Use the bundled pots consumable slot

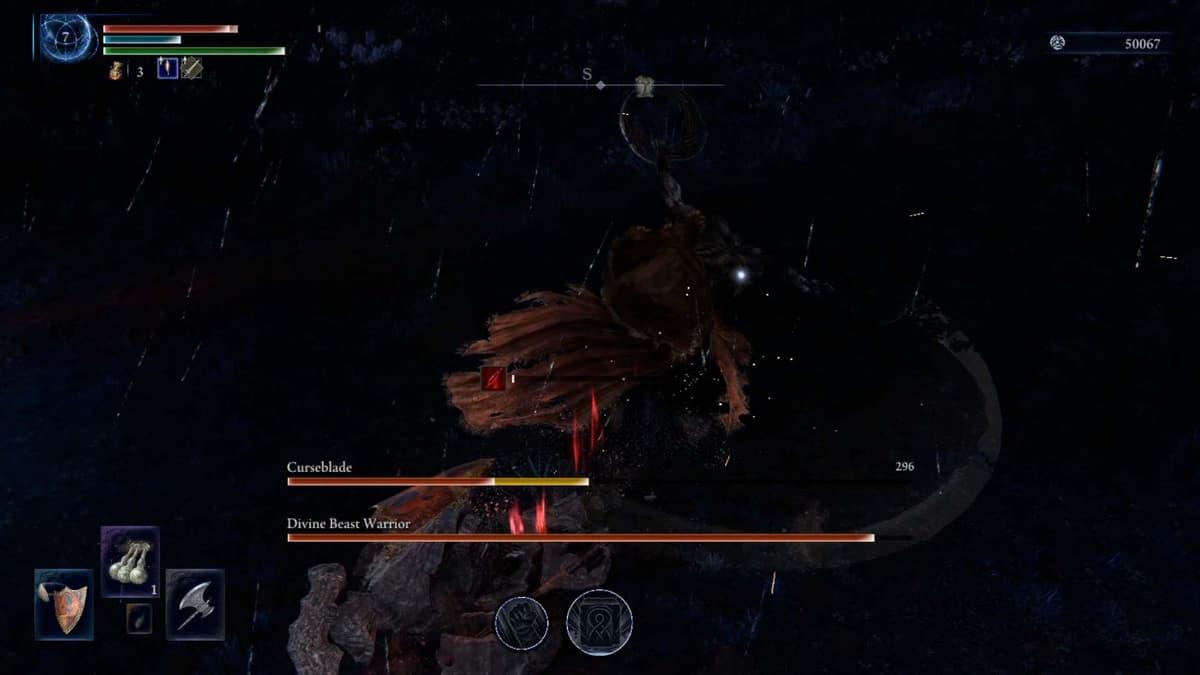[x=130, y=562]
